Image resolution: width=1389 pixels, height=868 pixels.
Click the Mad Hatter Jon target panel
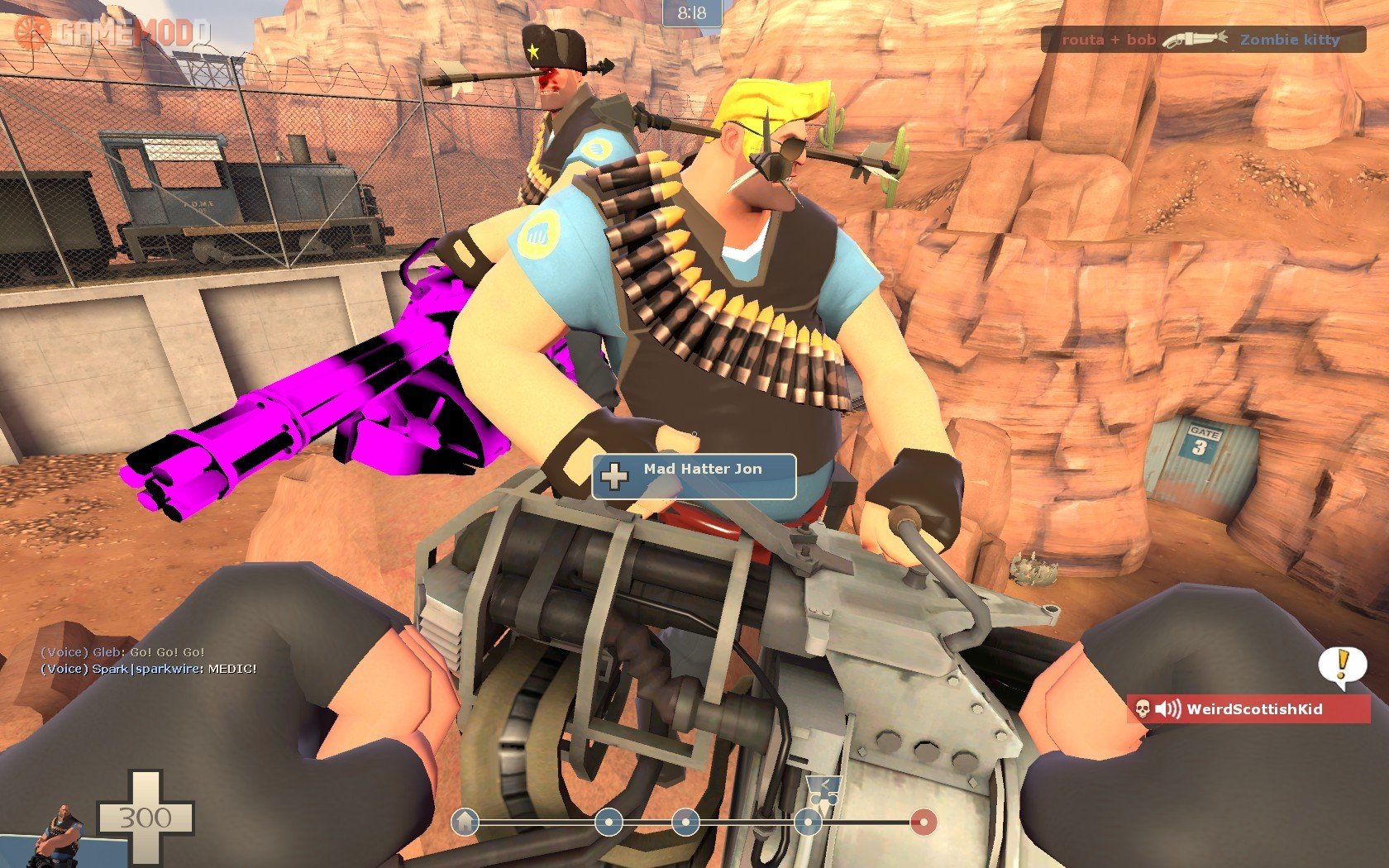point(694,476)
